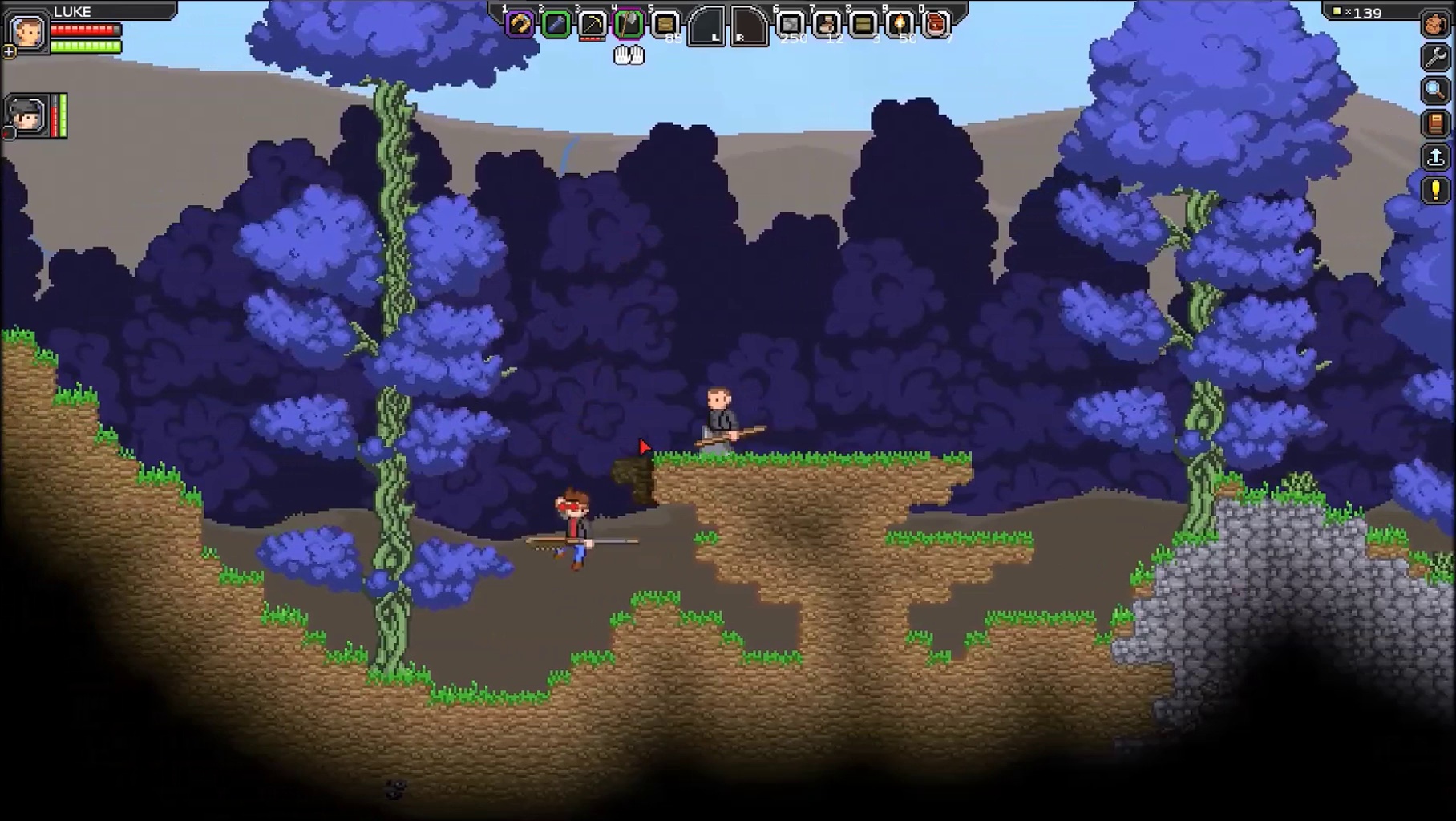The height and width of the screenshot is (821, 1456).
Task: Open the inventory bag
Action: (x=1435, y=24)
